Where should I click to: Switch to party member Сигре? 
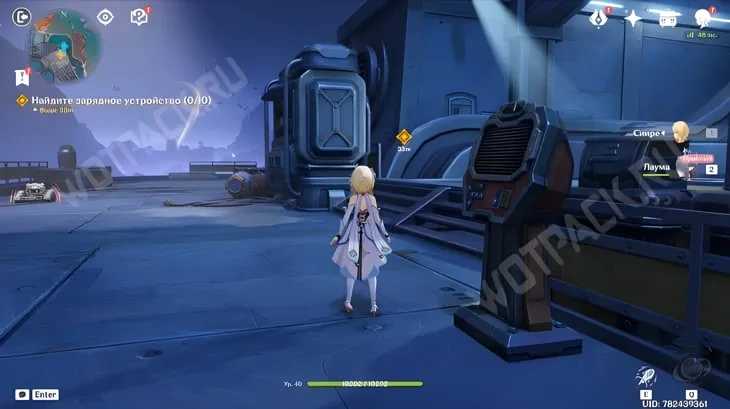tap(680, 132)
